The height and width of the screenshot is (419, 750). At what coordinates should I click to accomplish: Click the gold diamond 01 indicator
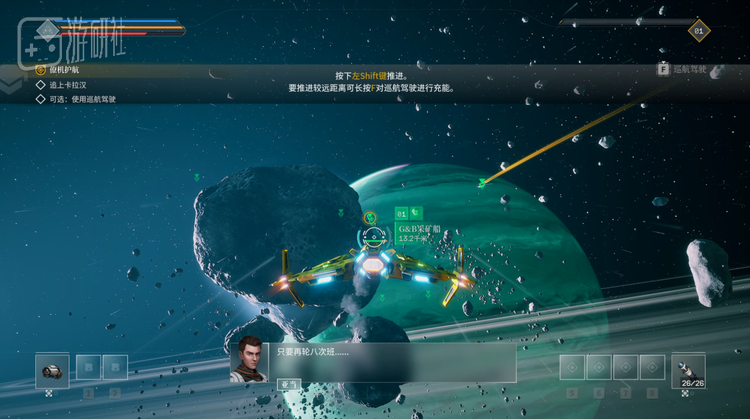coord(699,30)
